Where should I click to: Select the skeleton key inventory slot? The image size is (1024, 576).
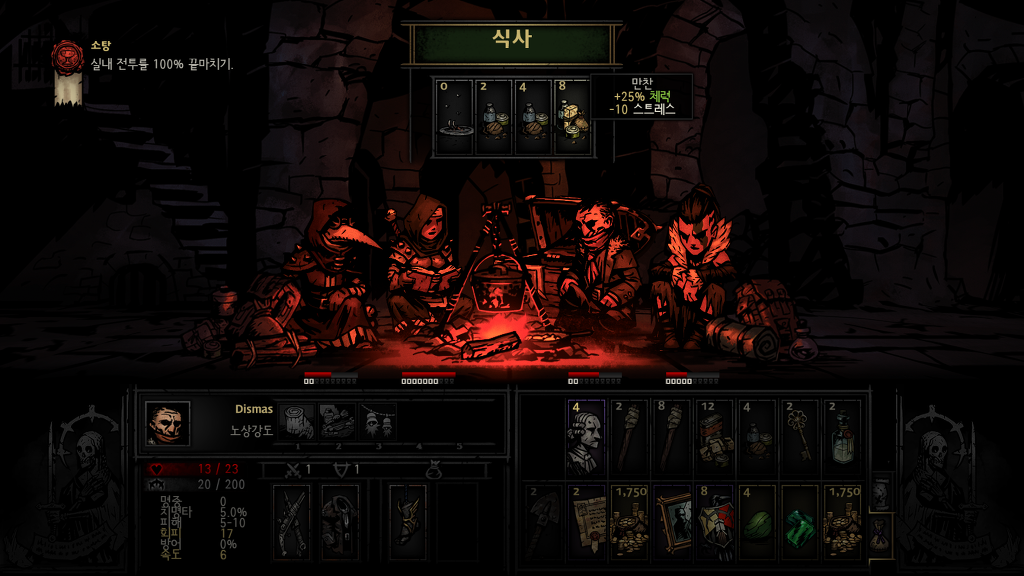coord(799,438)
